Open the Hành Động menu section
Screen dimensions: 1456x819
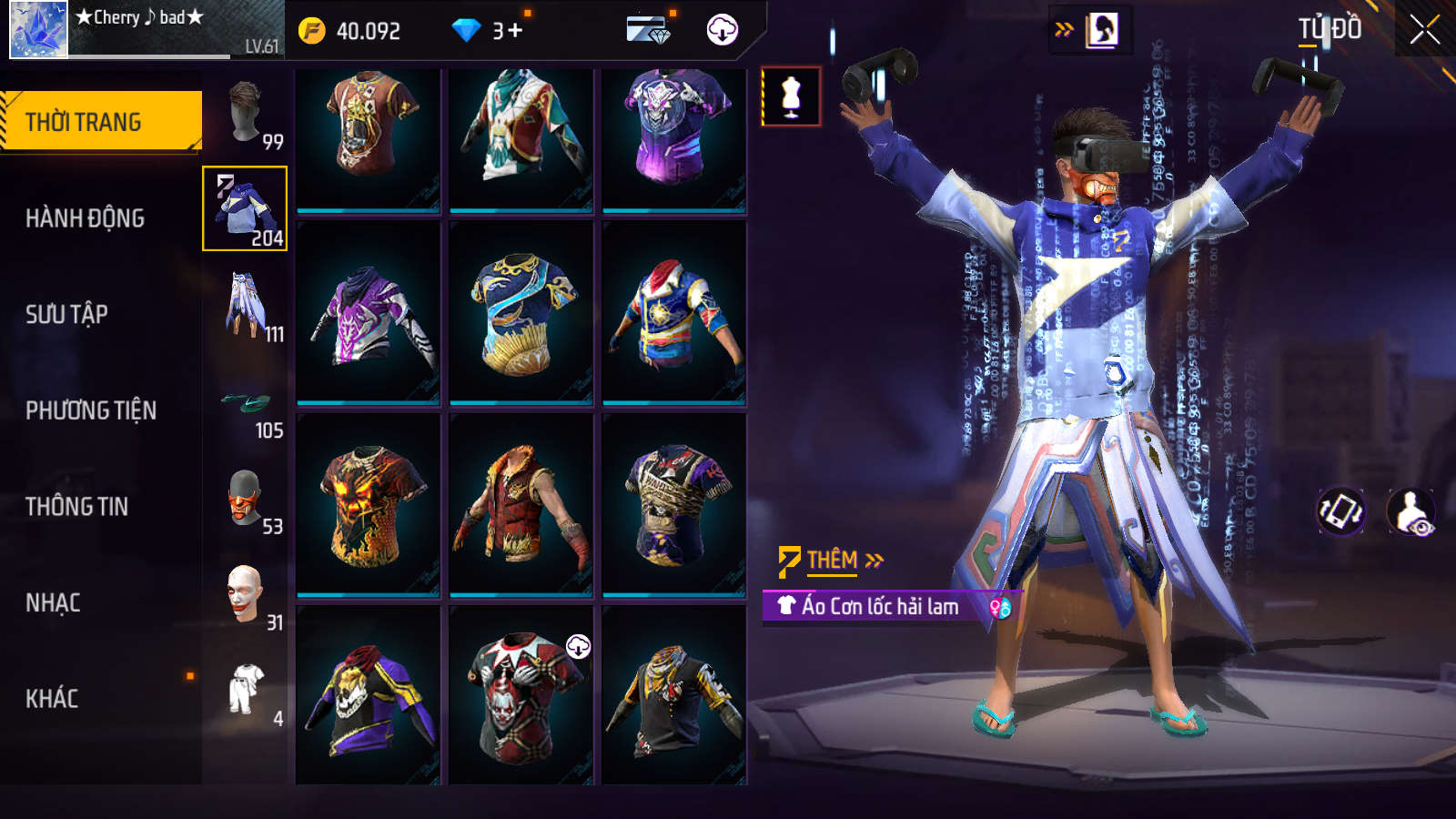coord(85,218)
